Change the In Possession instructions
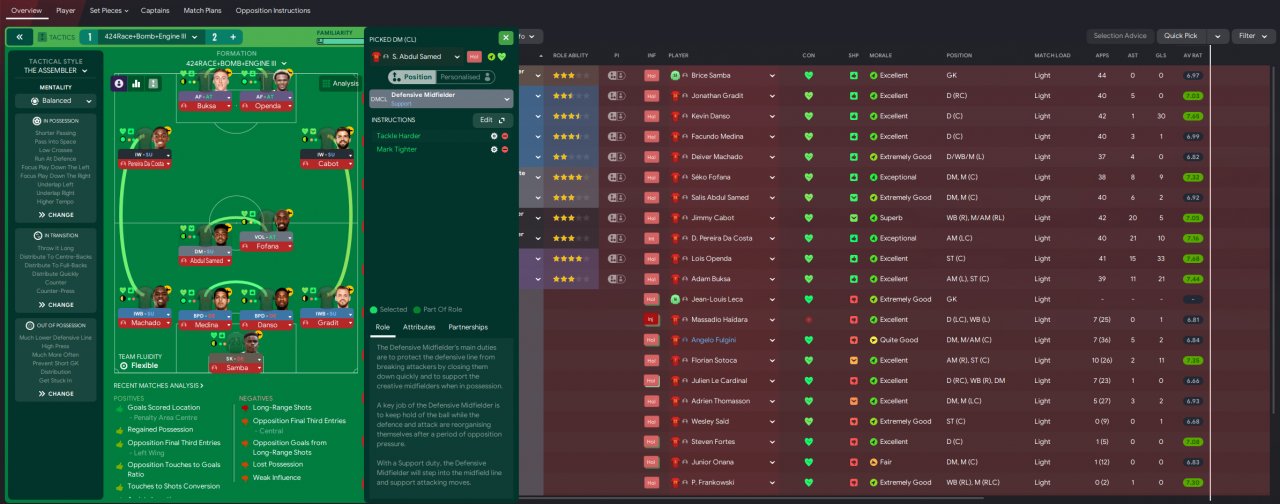 point(56,215)
